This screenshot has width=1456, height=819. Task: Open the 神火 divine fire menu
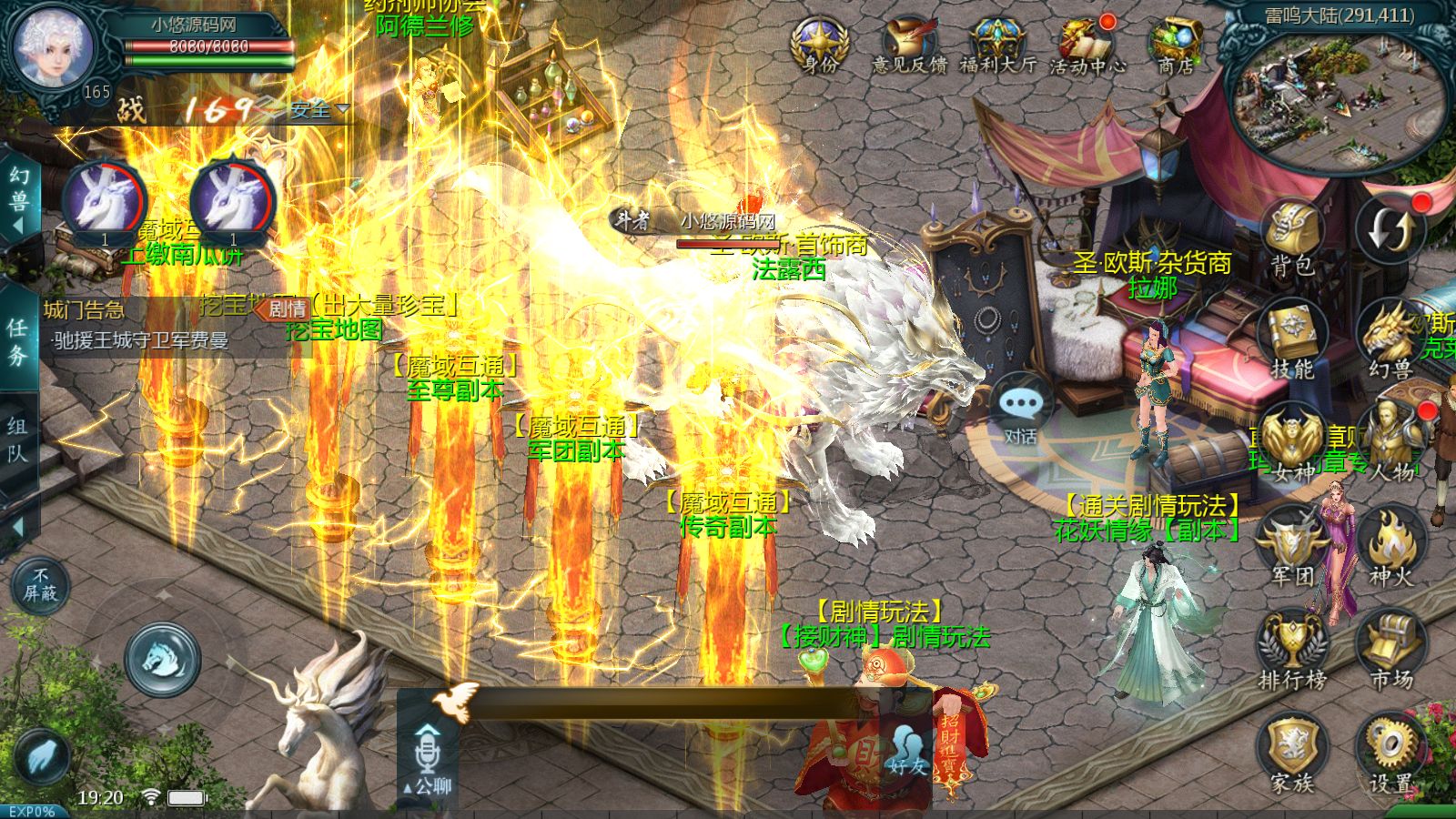[x=1390, y=548]
